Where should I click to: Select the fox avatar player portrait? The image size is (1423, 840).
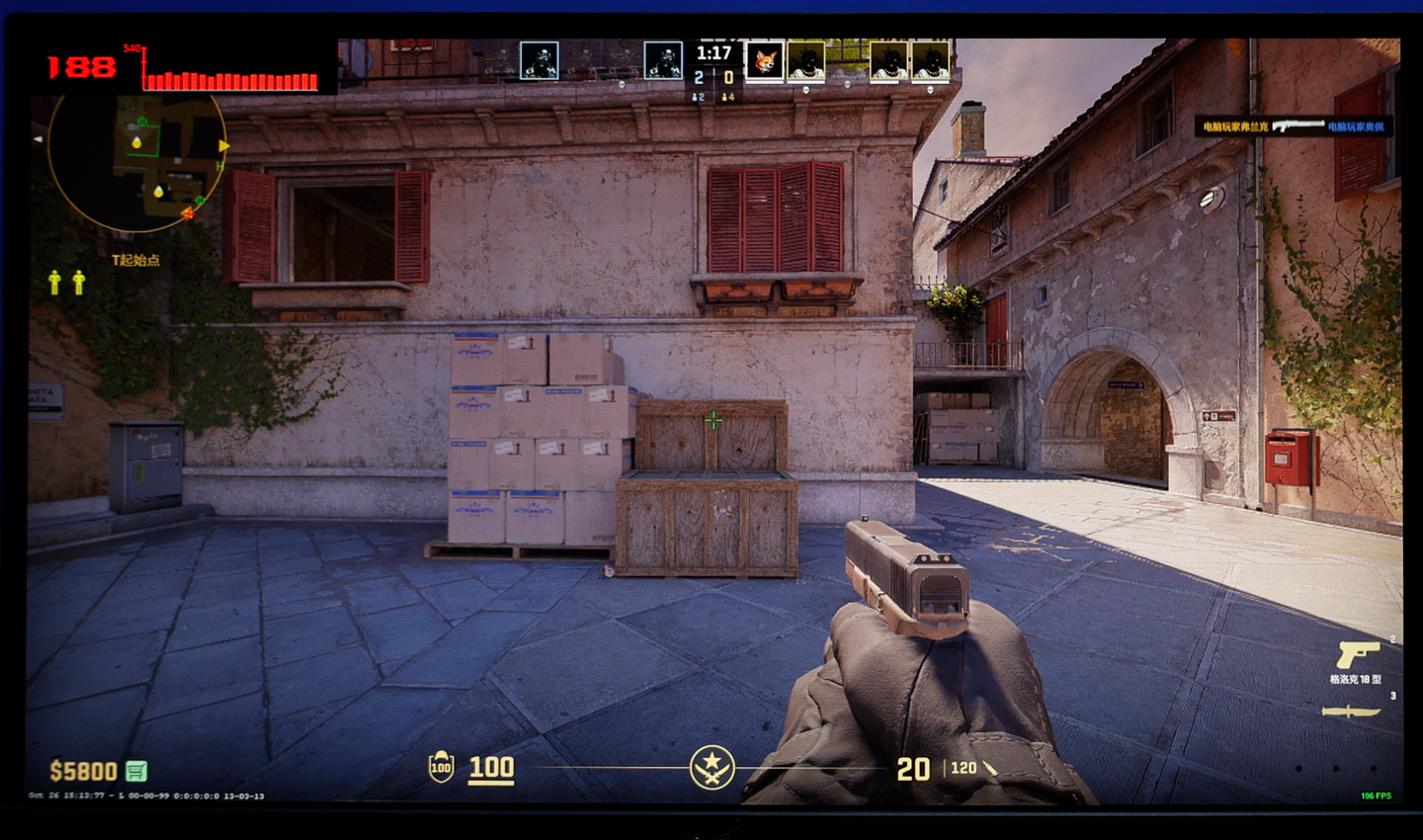(x=764, y=61)
